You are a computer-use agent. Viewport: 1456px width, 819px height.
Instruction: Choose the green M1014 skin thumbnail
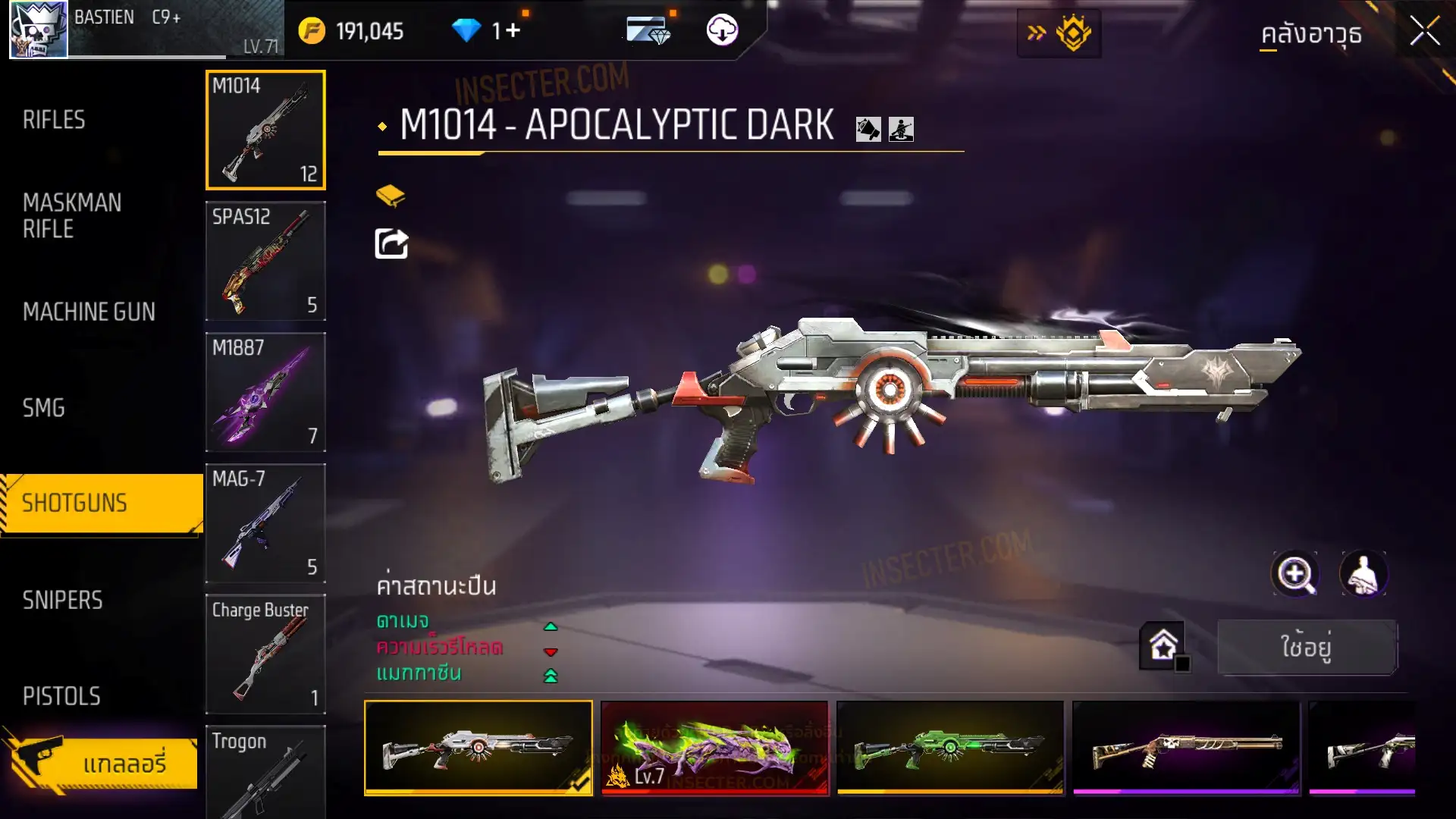click(x=950, y=748)
